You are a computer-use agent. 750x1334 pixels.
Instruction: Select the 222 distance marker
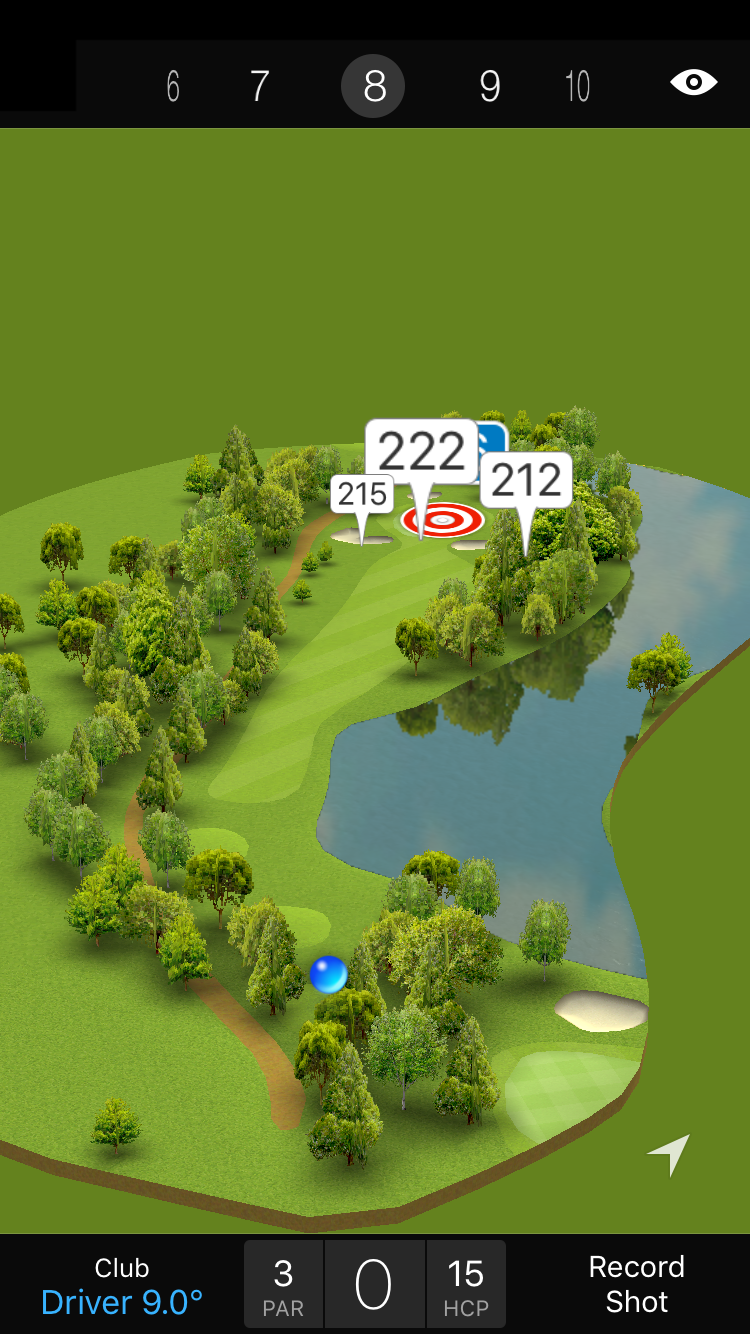click(421, 452)
